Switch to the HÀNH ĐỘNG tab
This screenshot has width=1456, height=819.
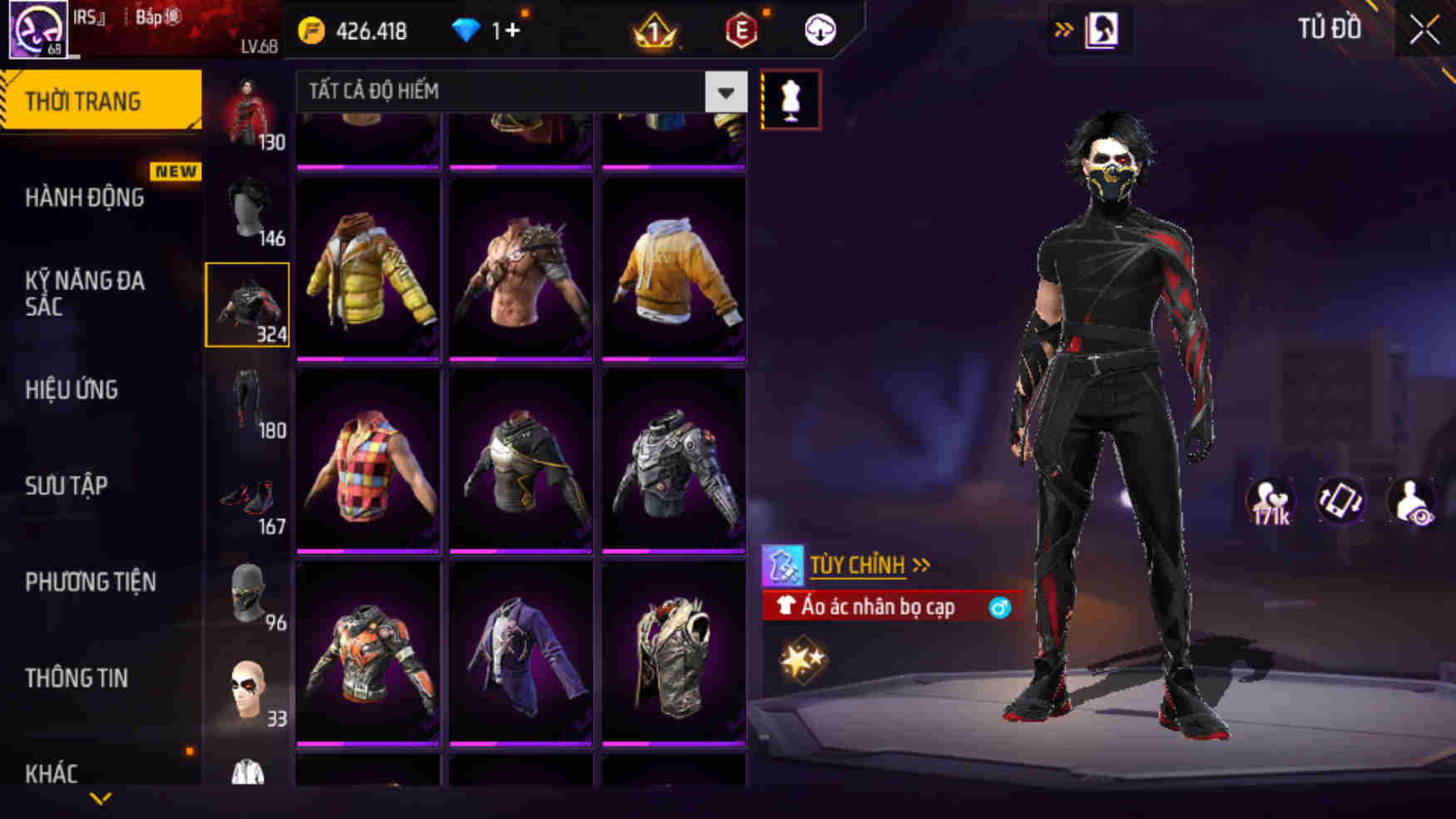coord(83,197)
